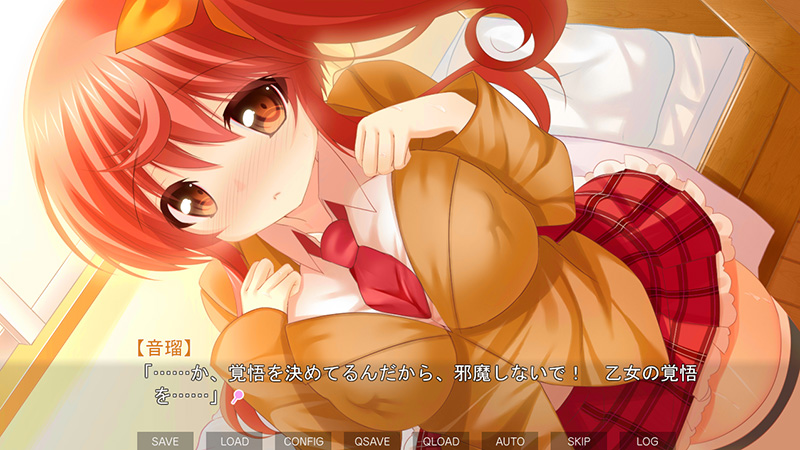Open the CONFIG settings
This screenshot has width=800, height=450.
coord(303,440)
